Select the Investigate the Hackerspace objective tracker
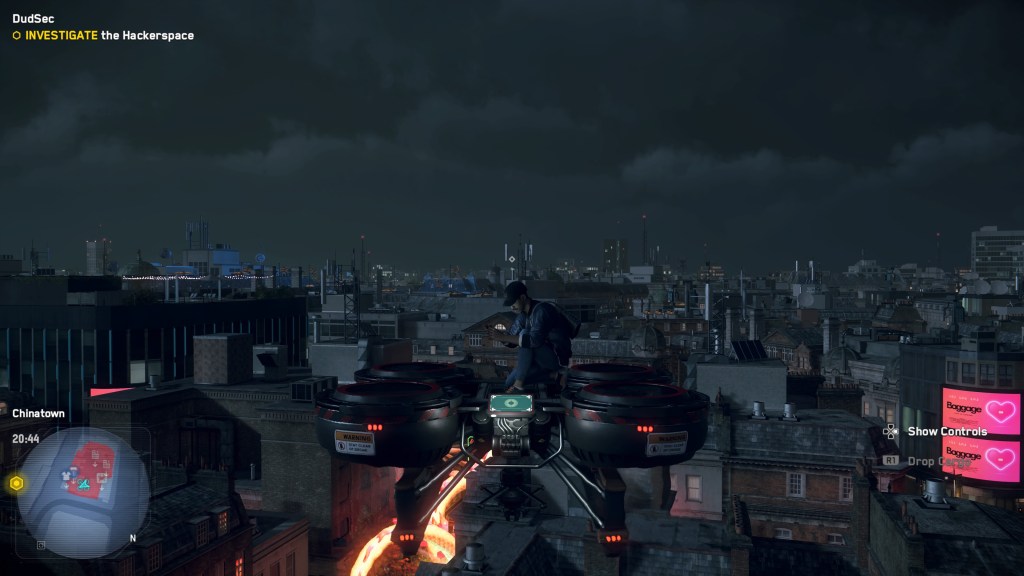This screenshot has width=1024, height=576. point(103,35)
